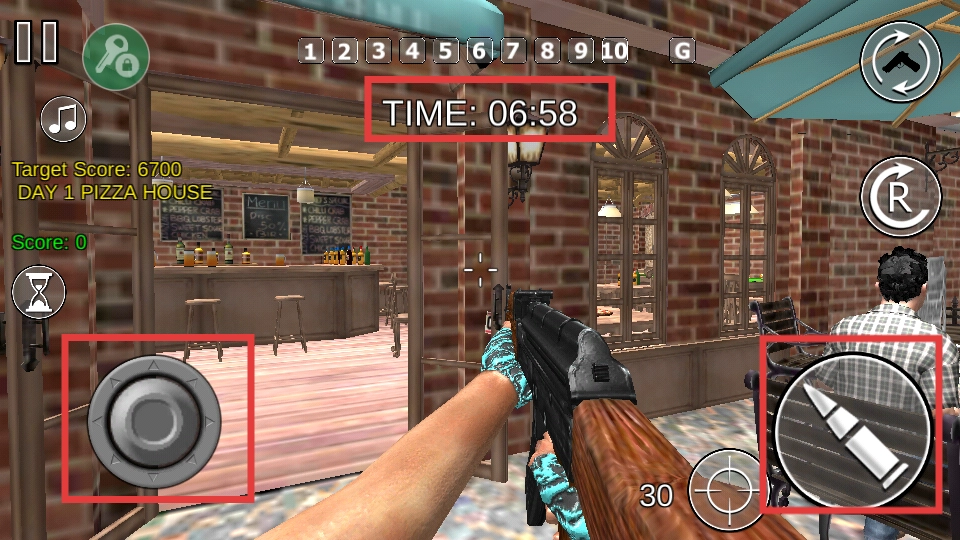This screenshot has height=540, width=960.
Task: Switch to weapon slot 4
Action: [x=412, y=51]
